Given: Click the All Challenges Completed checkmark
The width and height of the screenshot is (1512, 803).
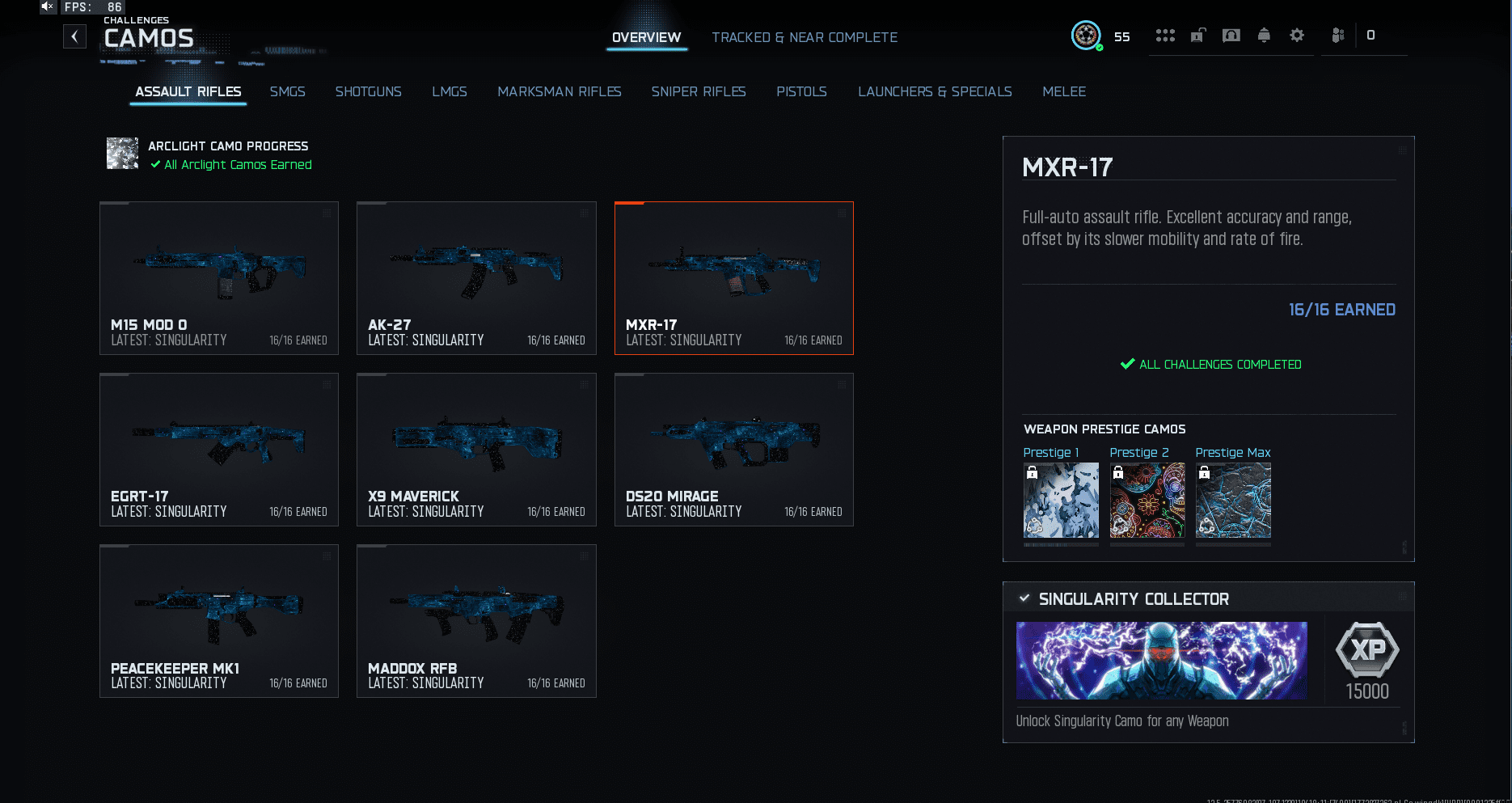Looking at the screenshot, I should [1126, 364].
